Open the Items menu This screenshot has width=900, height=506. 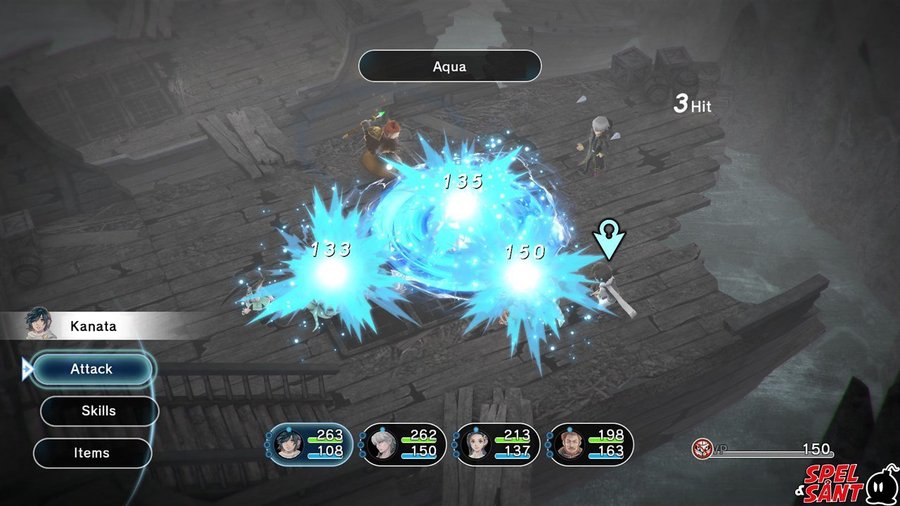click(92, 453)
